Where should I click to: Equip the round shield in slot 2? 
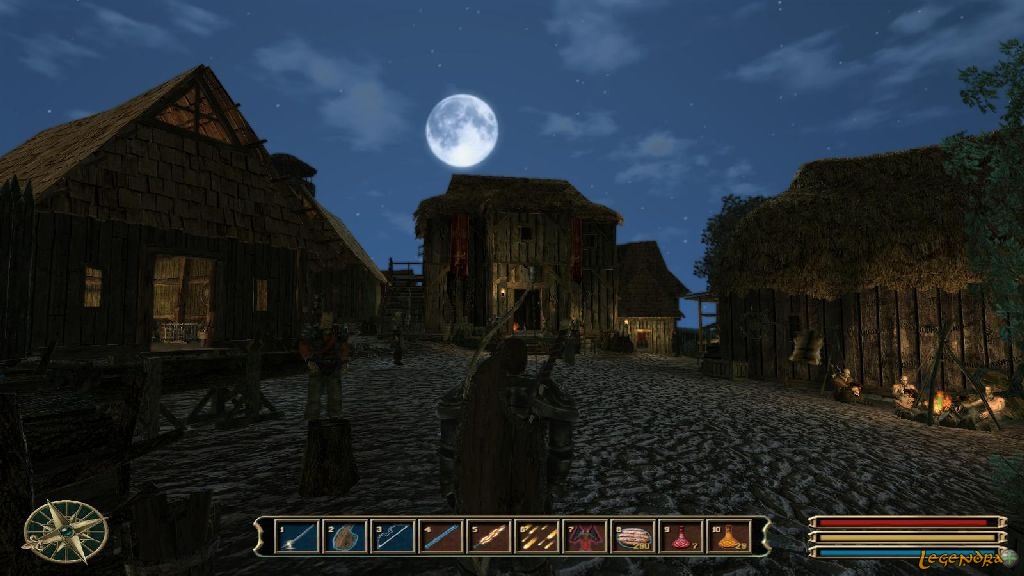[x=345, y=537]
